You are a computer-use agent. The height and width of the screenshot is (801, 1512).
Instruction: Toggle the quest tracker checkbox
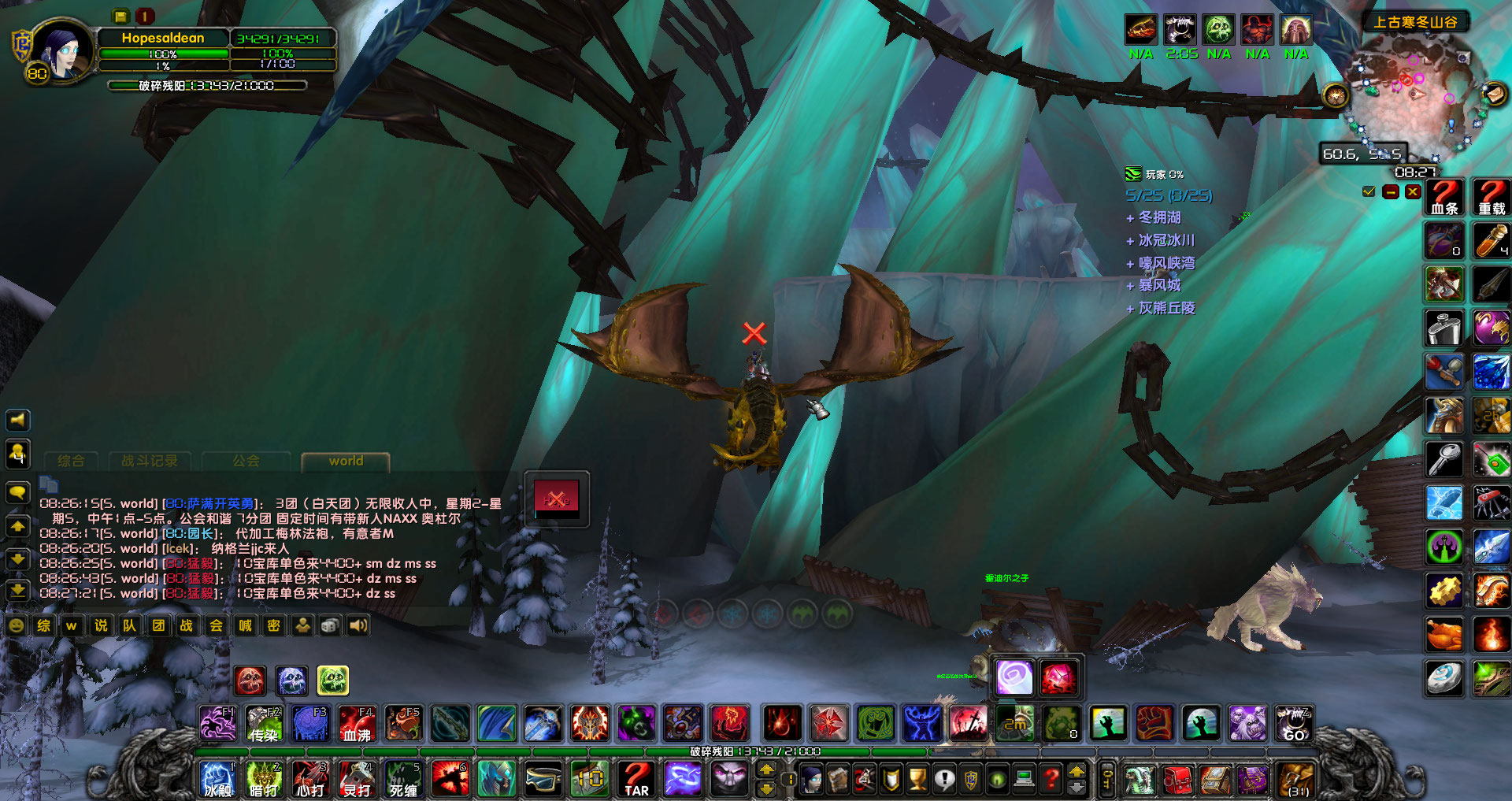tap(1368, 191)
